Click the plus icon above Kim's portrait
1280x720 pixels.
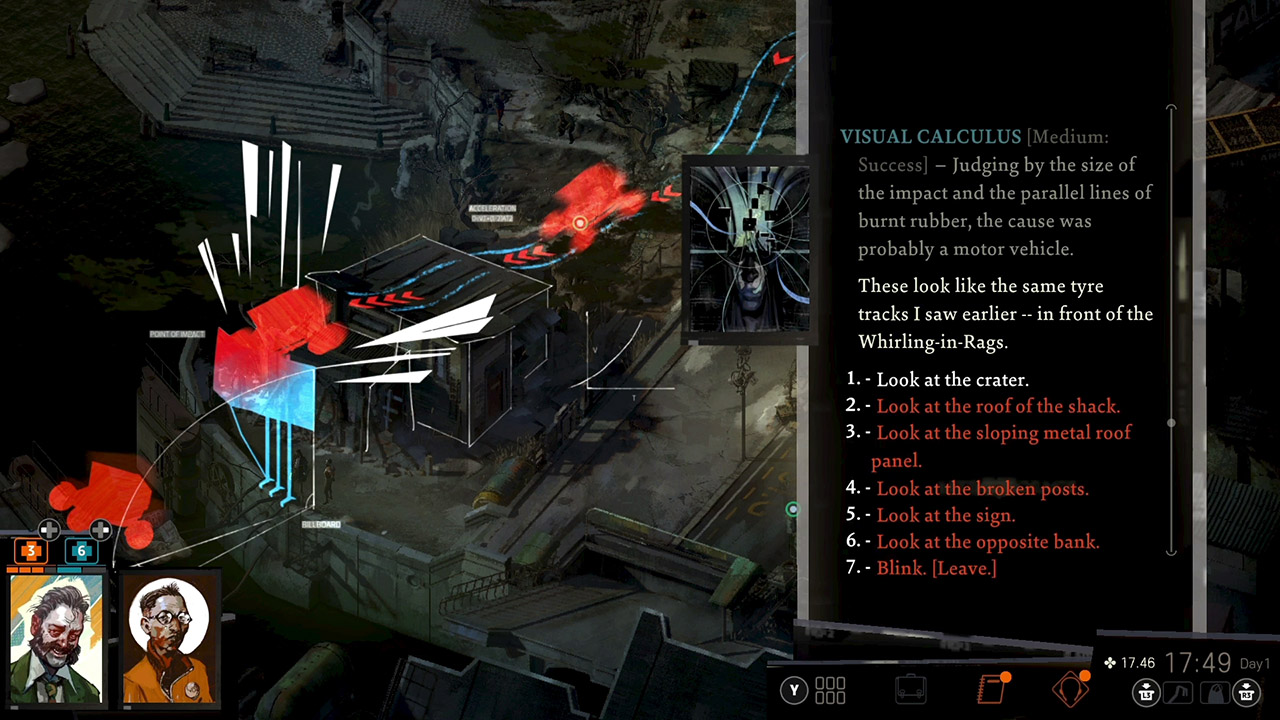[x=99, y=531]
